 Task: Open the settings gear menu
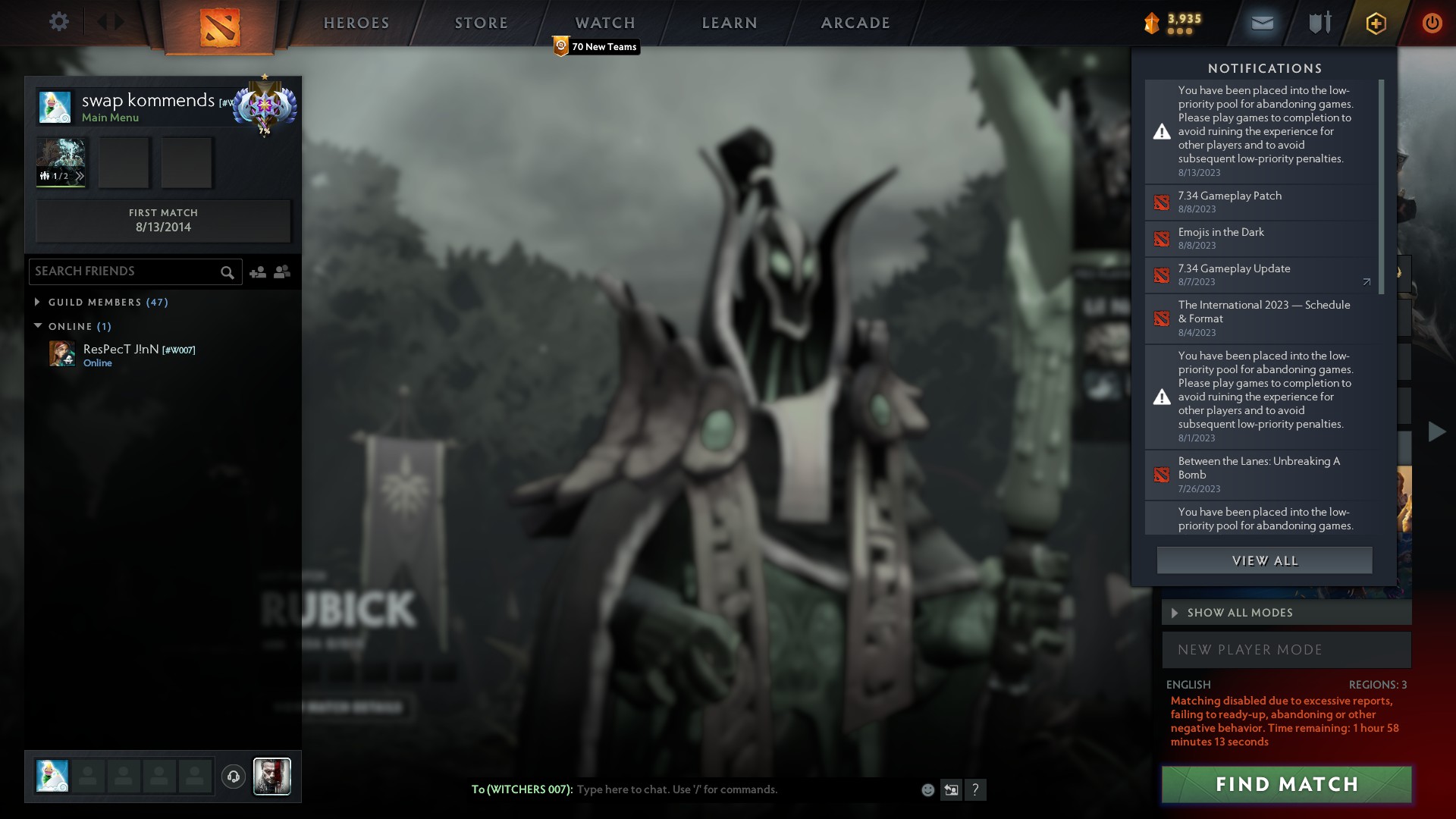click(59, 21)
